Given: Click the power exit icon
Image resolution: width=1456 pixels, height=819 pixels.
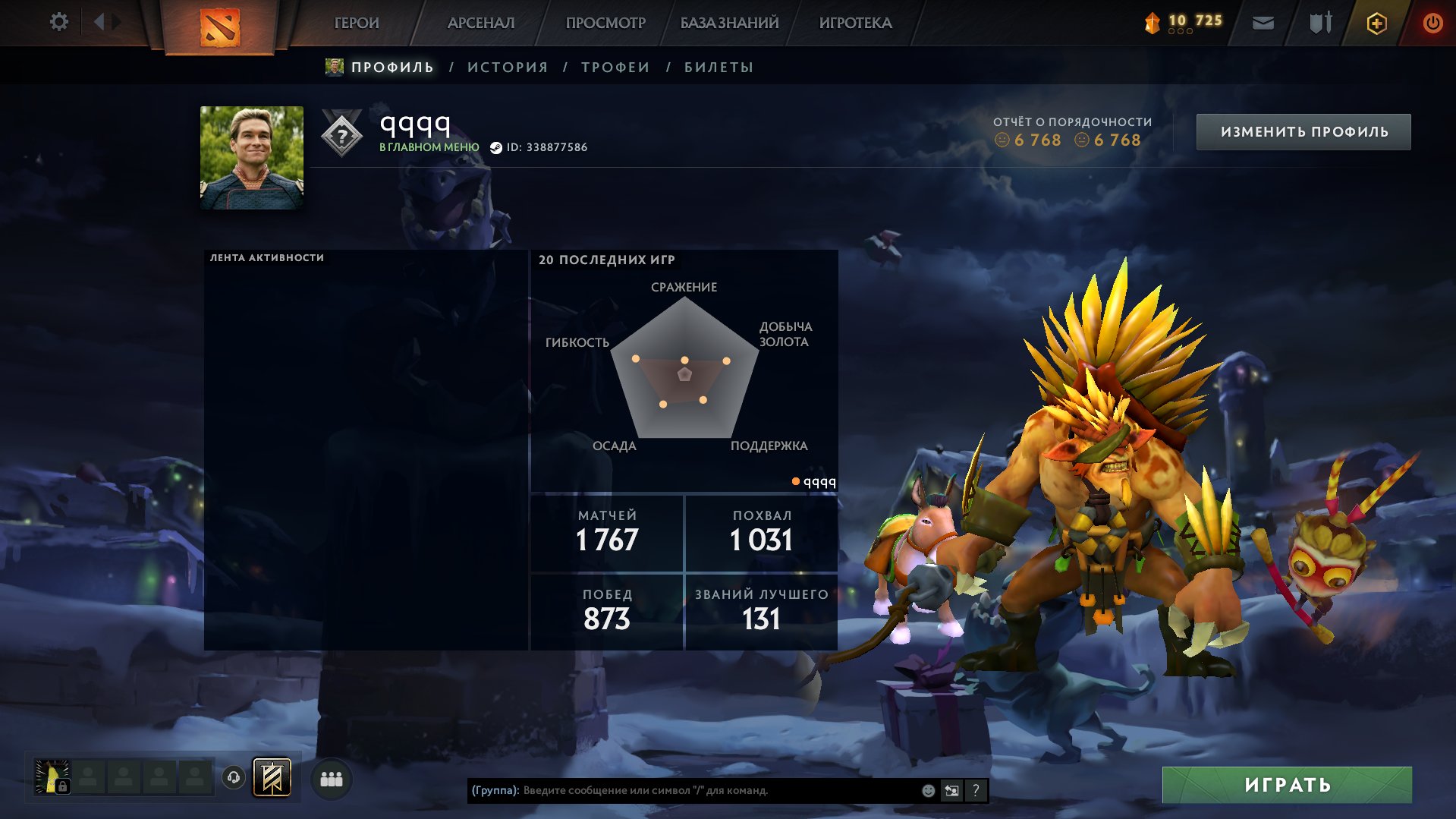Looking at the screenshot, I should pyautogui.click(x=1432, y=23).
